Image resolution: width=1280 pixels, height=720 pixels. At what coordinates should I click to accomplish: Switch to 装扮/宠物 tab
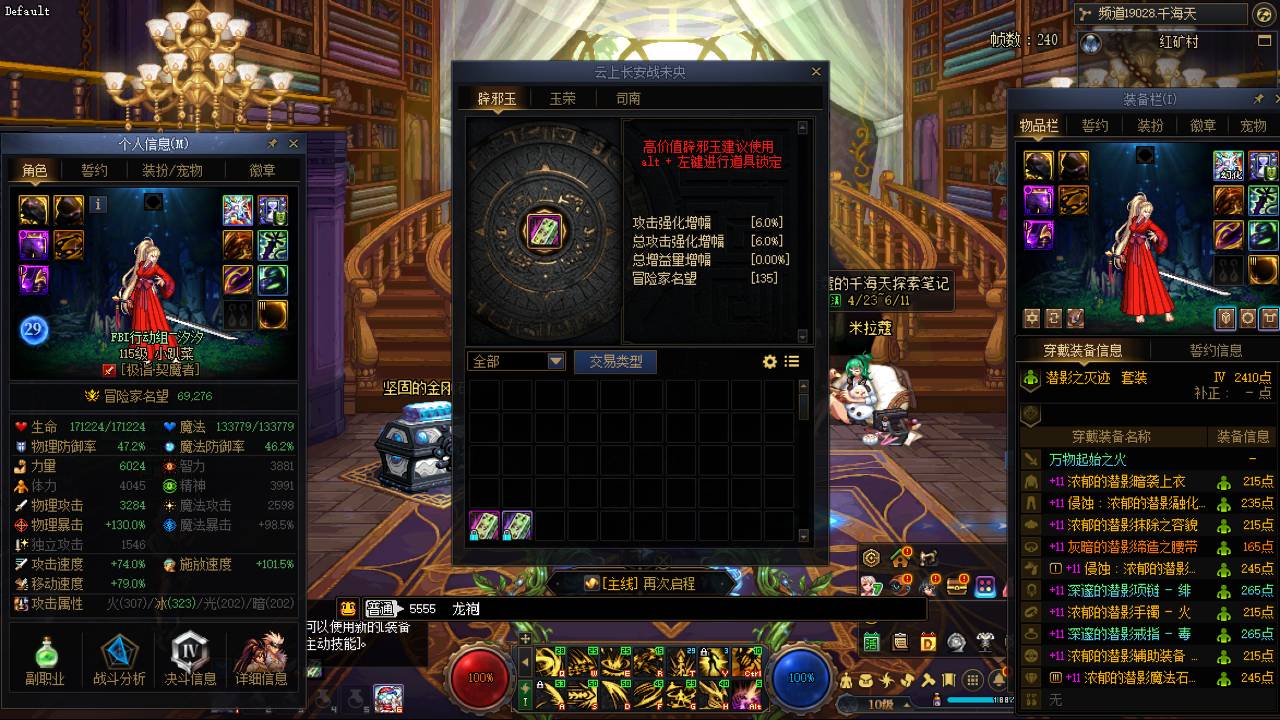pyautogui.click(x=172, y=170)
